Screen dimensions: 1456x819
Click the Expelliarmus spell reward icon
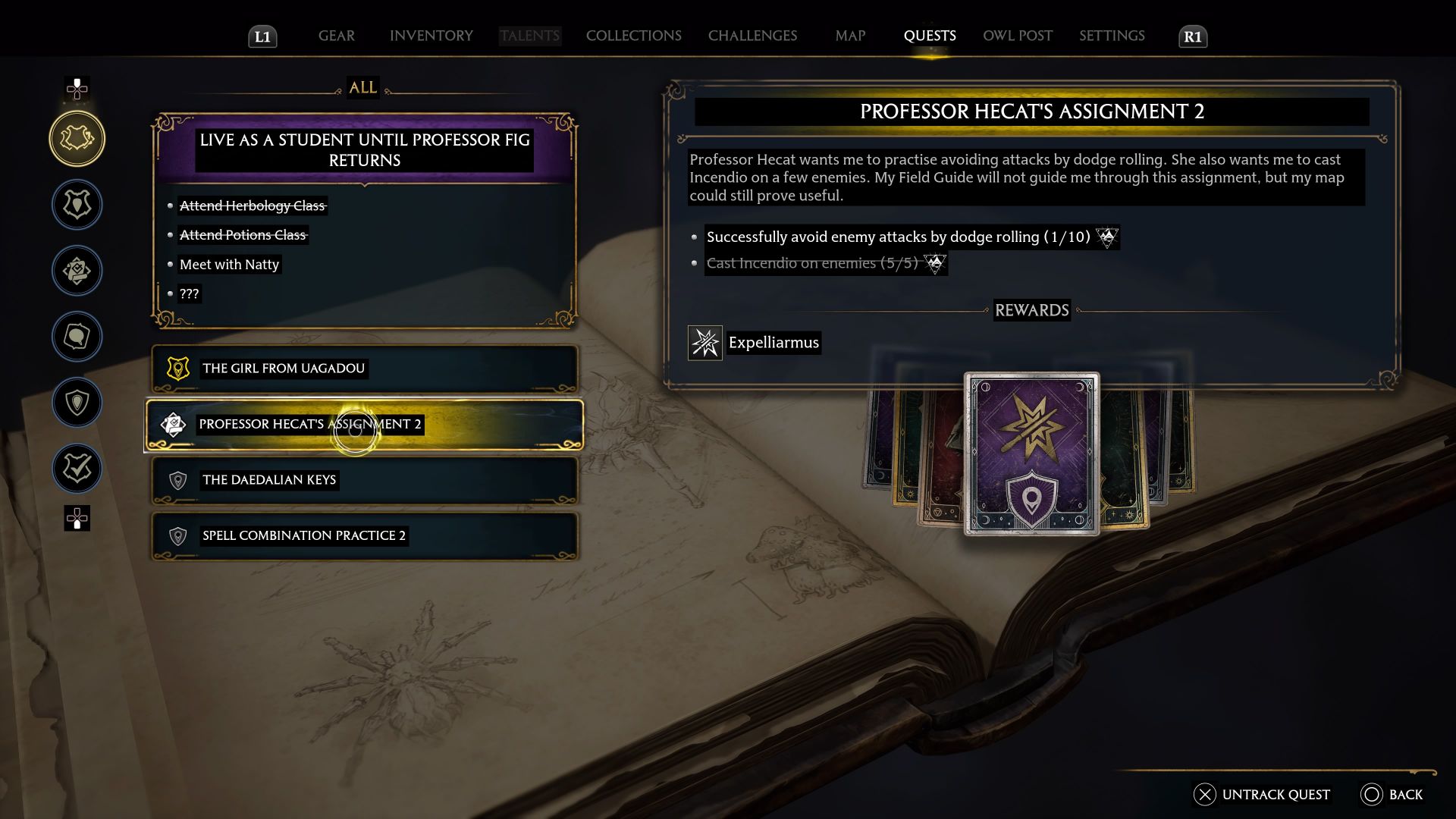pyautogui.click(x=704, y=342)
